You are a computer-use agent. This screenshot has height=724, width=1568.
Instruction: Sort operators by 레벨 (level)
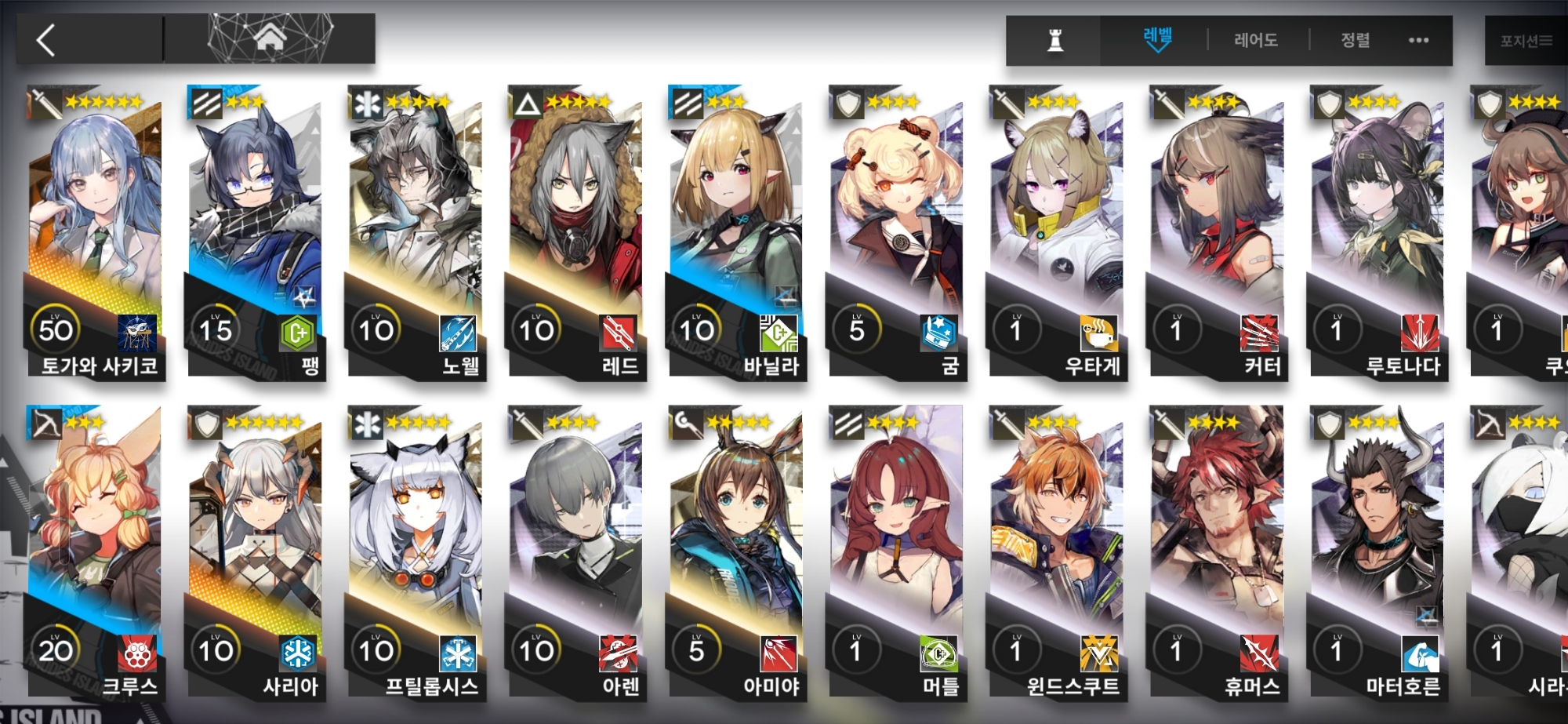click(1157, 39)
